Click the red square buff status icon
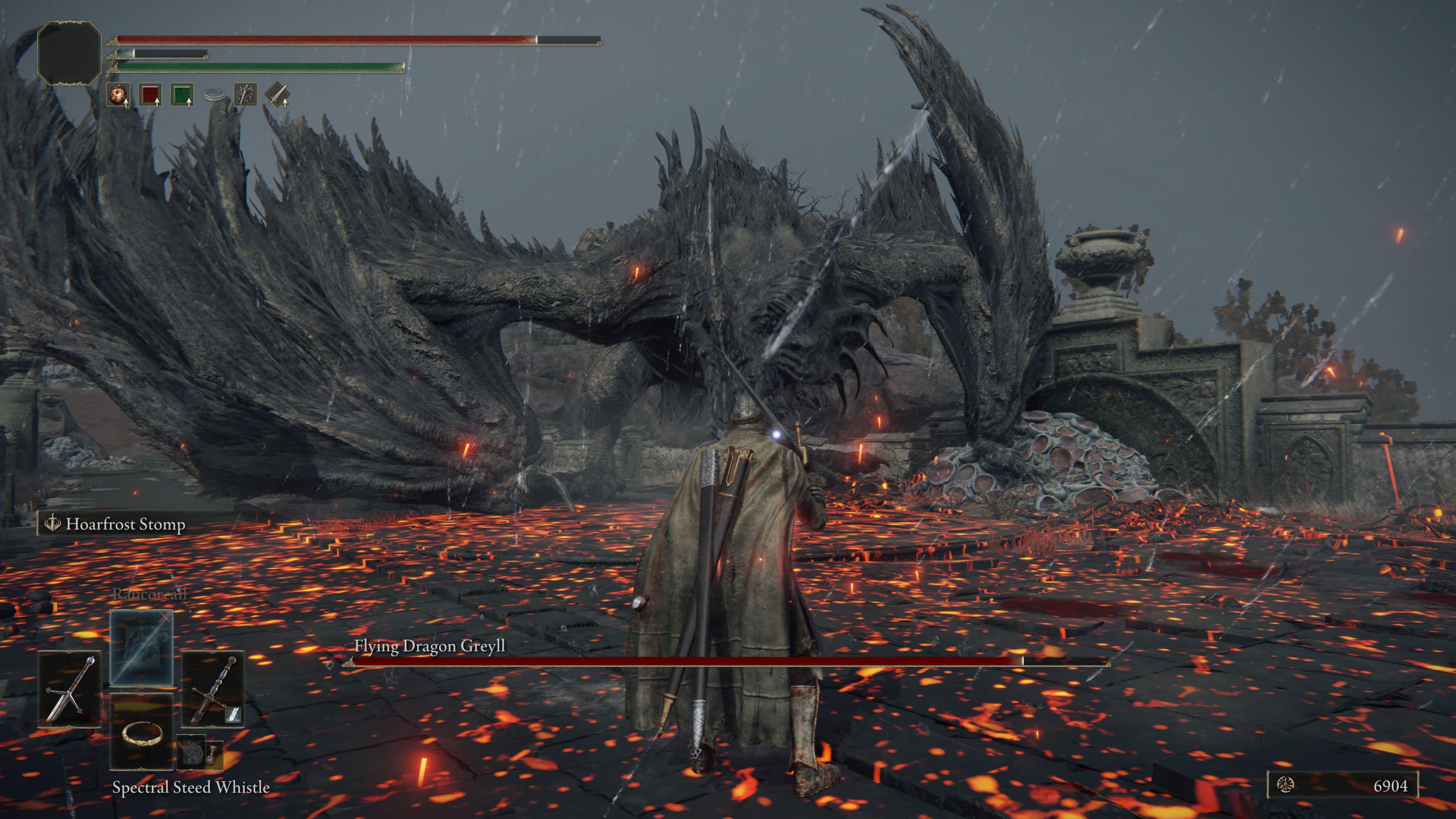This screenshot has width=1456, height=819. click(151, 94)
